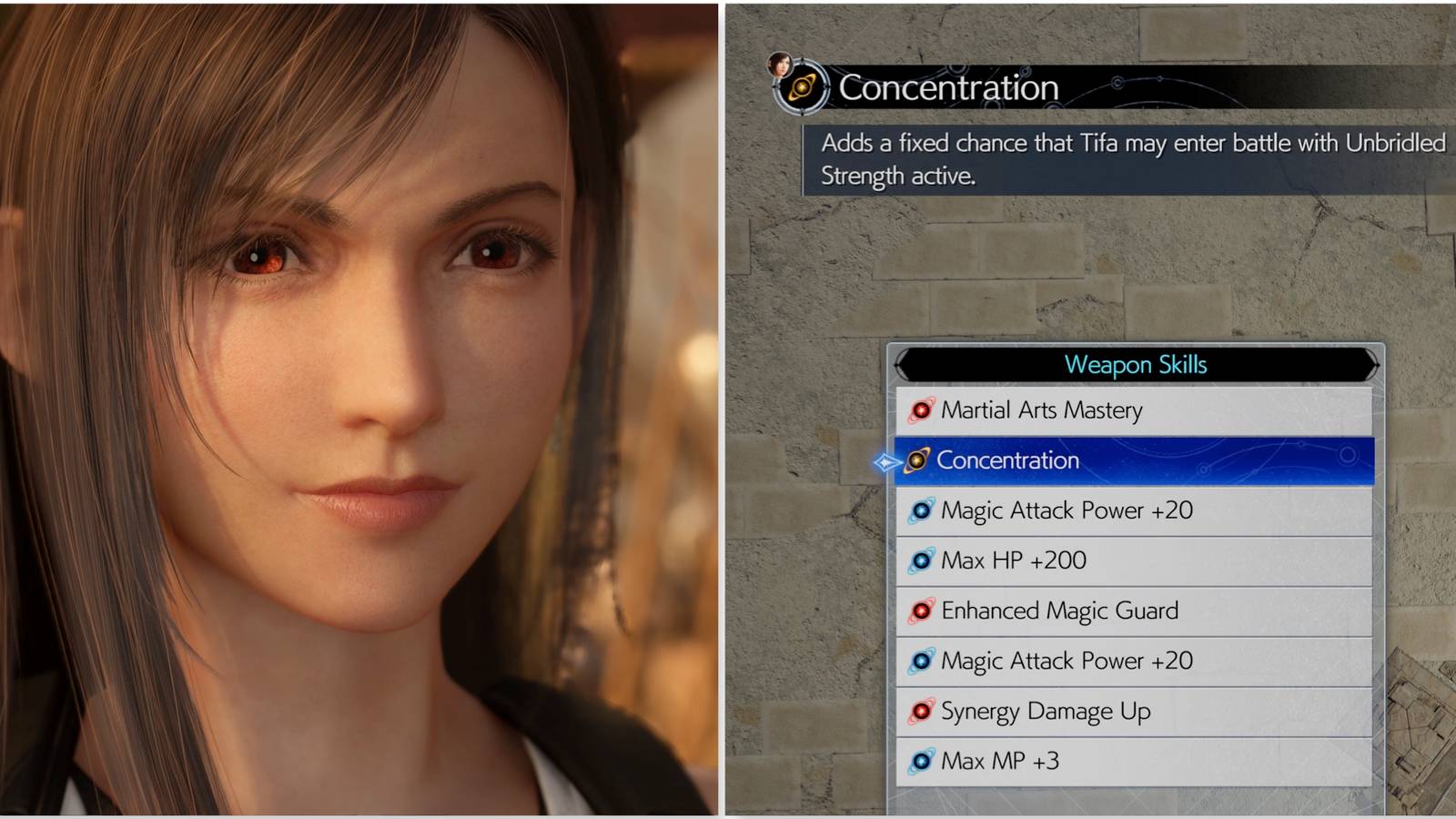Image resolution: width=1456 pixels, height=819 pixels.
Task: Select the Martial Arts Mastery skill
Action: point(1045,410)
